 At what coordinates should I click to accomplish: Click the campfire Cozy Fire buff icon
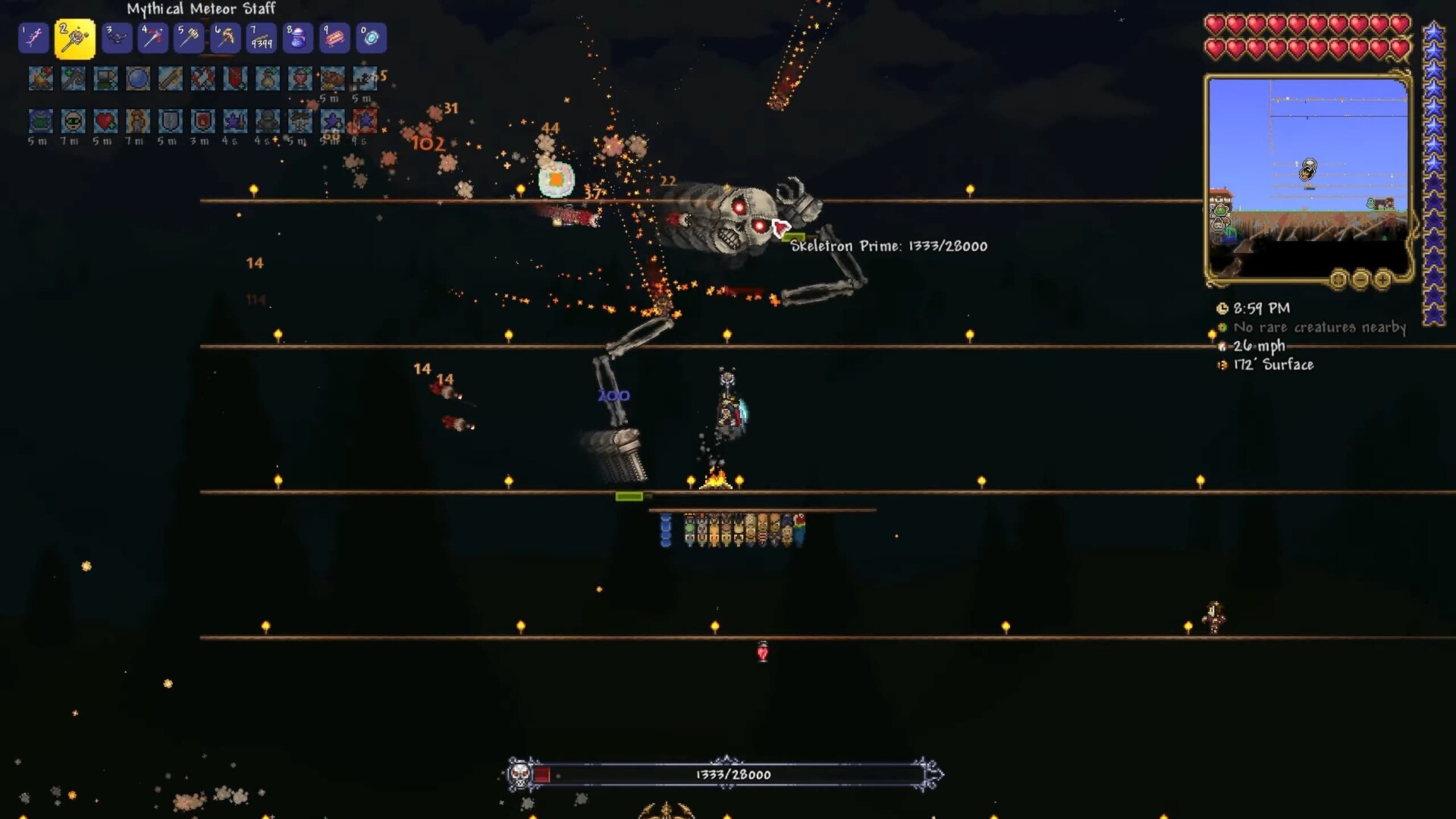(41, 79)
